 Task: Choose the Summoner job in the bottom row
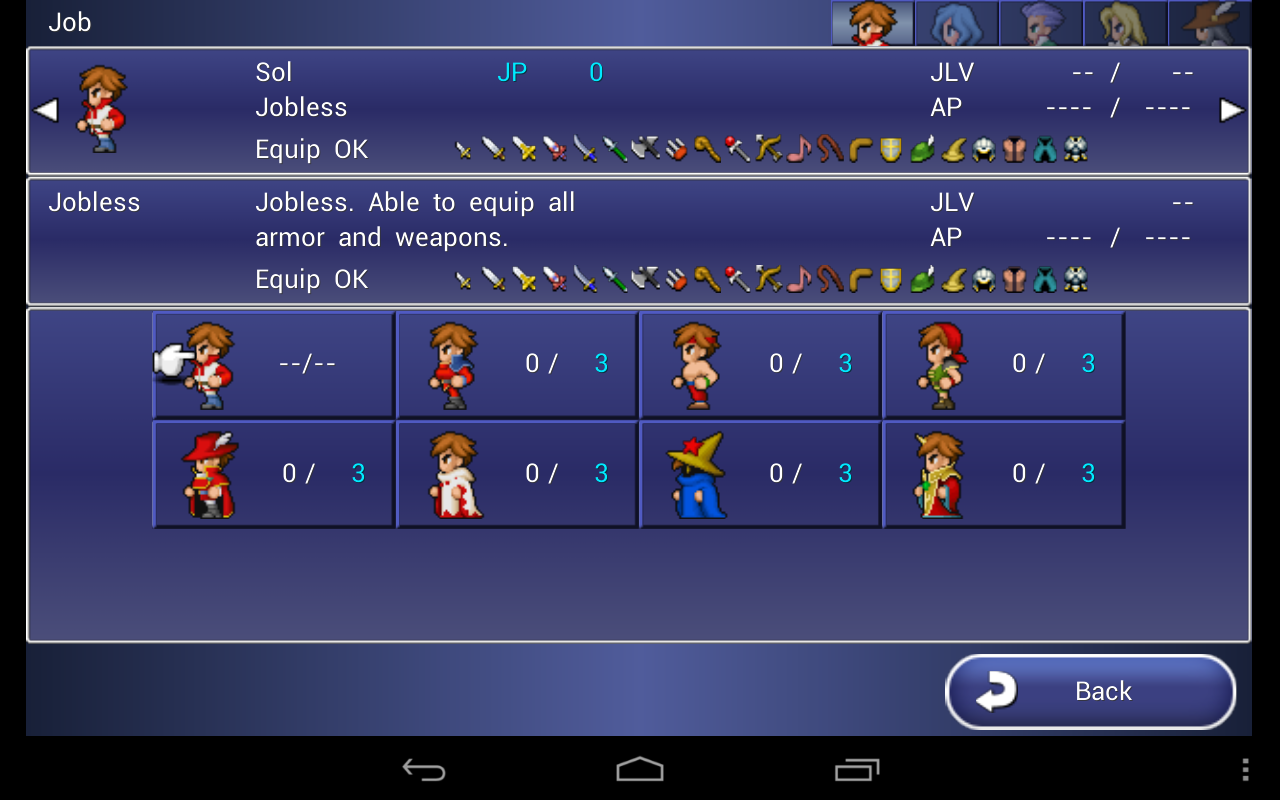[1004, 473]
